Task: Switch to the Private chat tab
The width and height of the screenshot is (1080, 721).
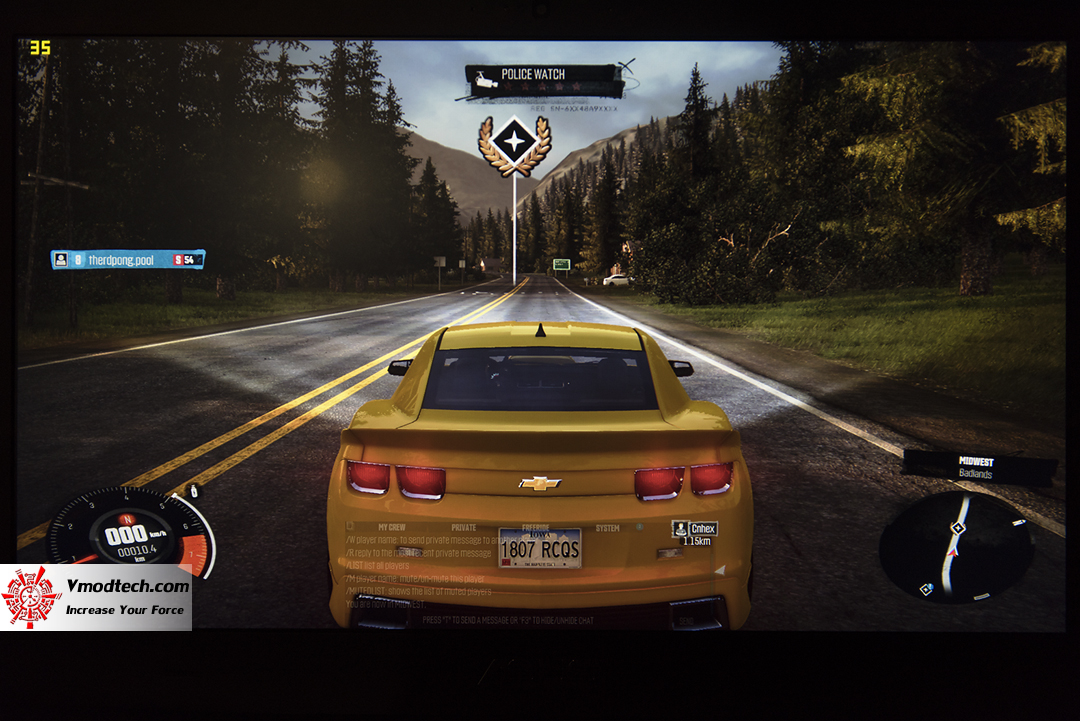Action: (464, 527)
